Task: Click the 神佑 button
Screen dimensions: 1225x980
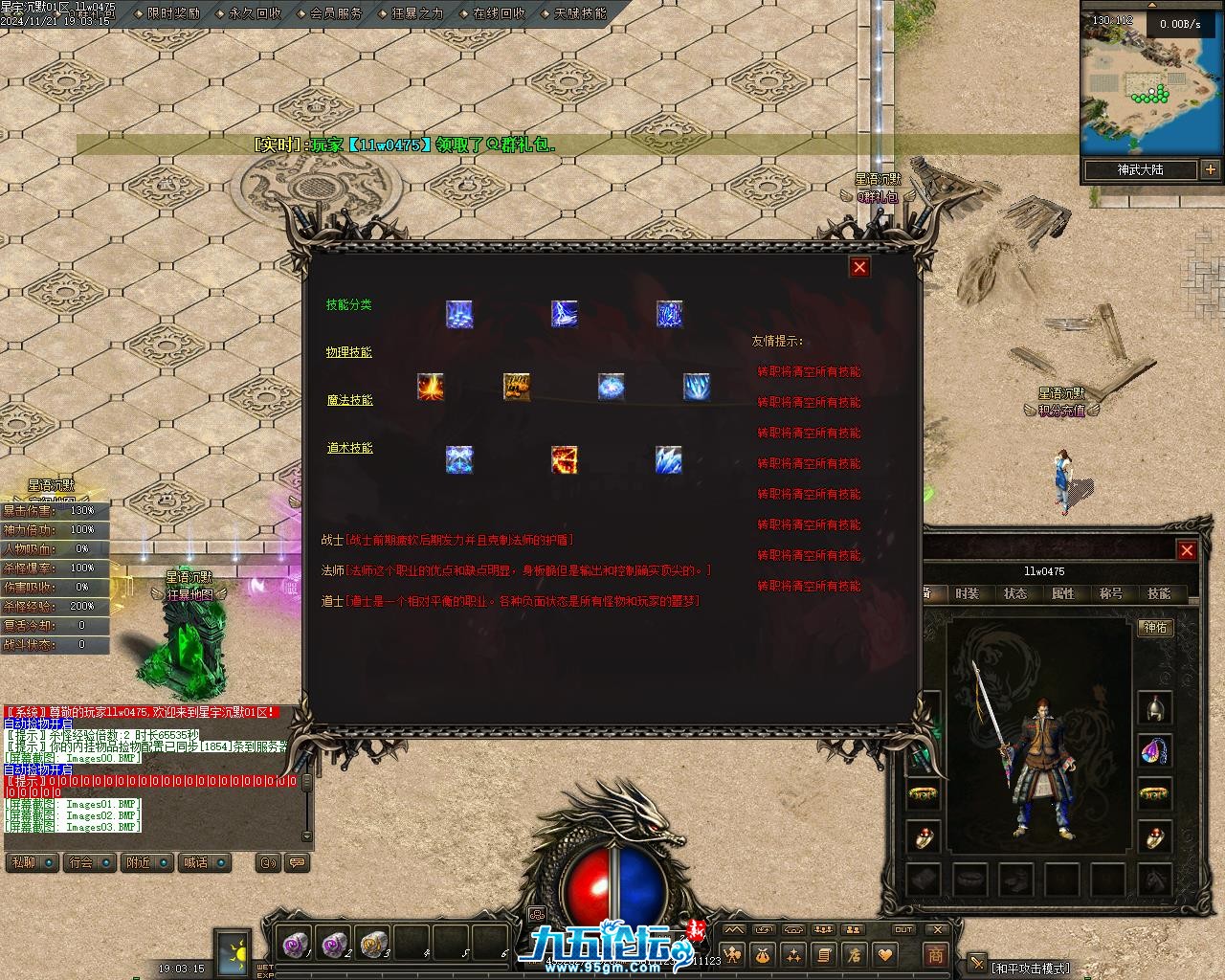Action: (1155, 628)
